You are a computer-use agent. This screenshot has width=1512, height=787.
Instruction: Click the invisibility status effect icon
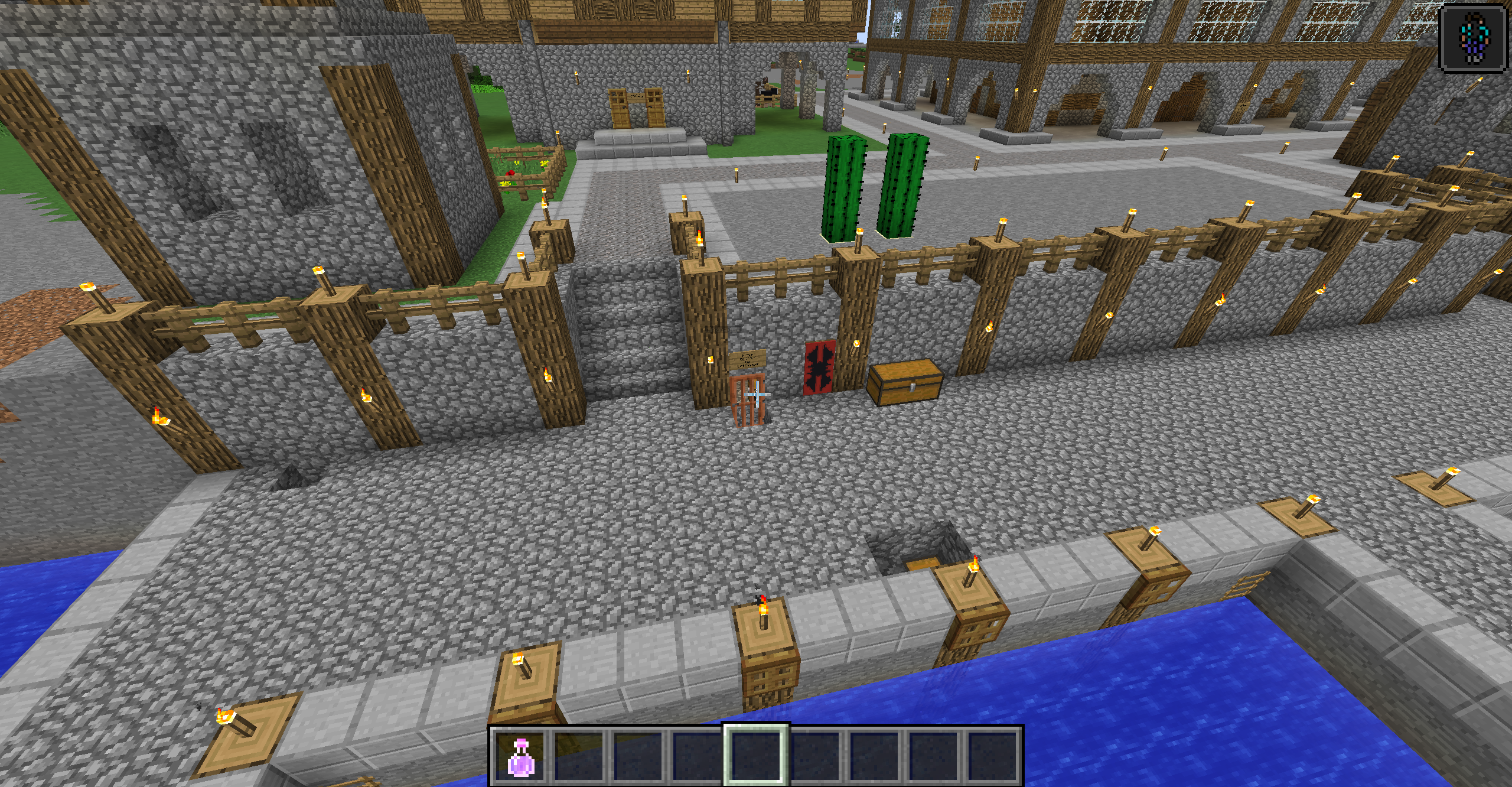click(1473, 38)
